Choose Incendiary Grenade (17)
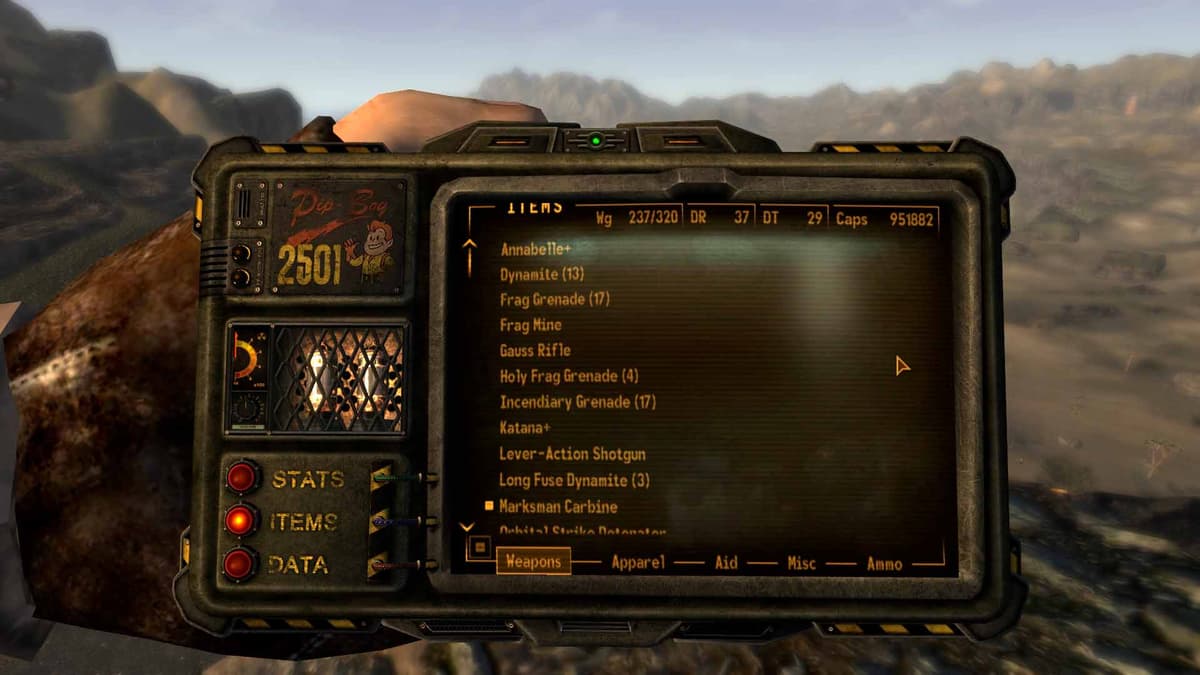 tap(577, 402)
